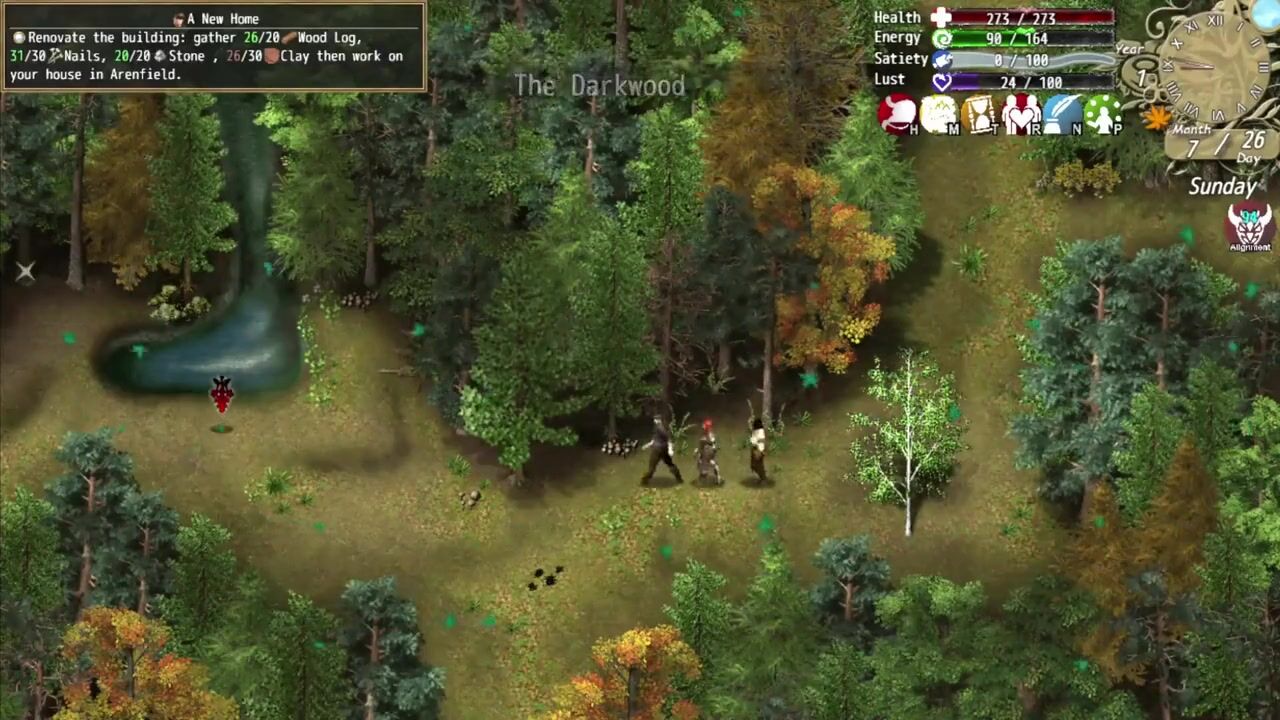Screen dimensions: 1280x720
Task: Open the blue quill notes icon
Action: 1062,114
